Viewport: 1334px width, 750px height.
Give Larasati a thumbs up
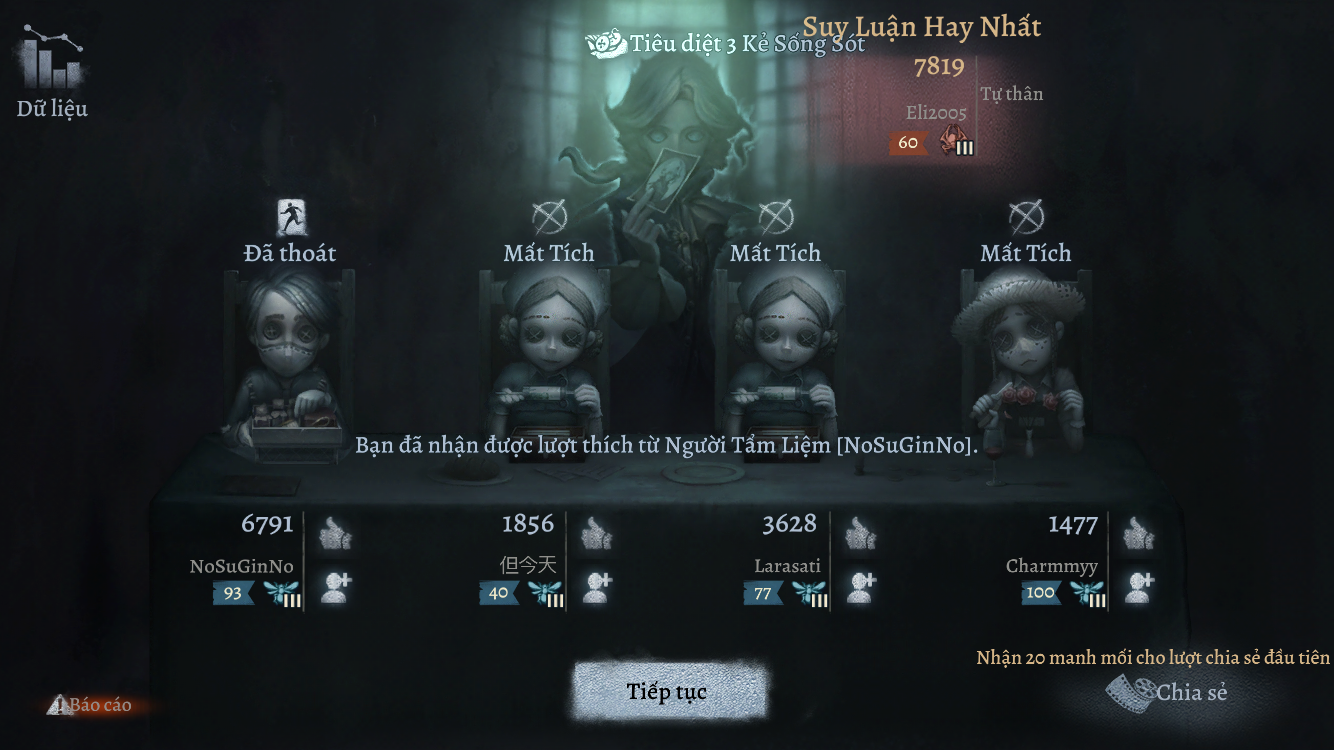pos(861,534)
